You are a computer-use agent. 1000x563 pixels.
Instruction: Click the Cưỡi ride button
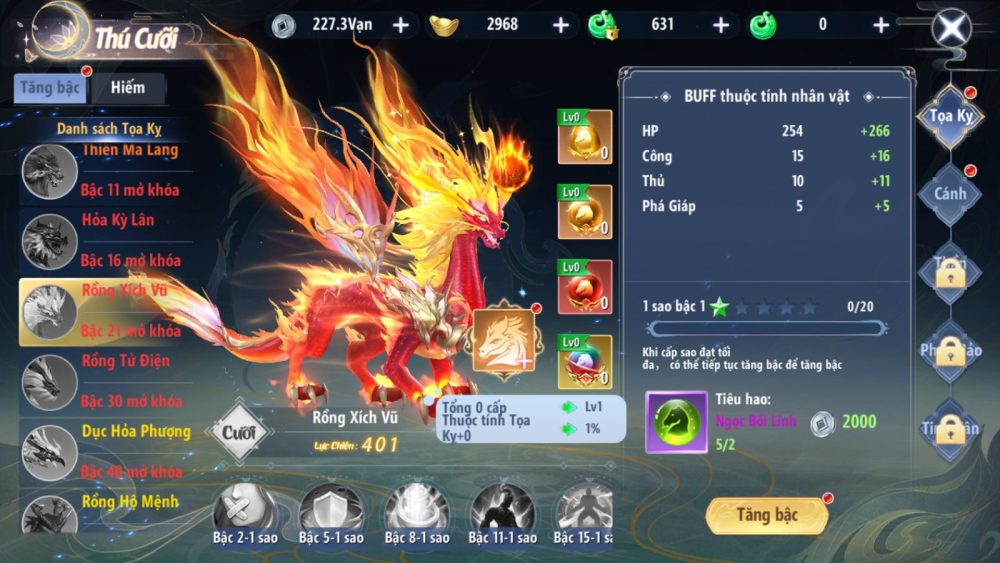point(239,433)
